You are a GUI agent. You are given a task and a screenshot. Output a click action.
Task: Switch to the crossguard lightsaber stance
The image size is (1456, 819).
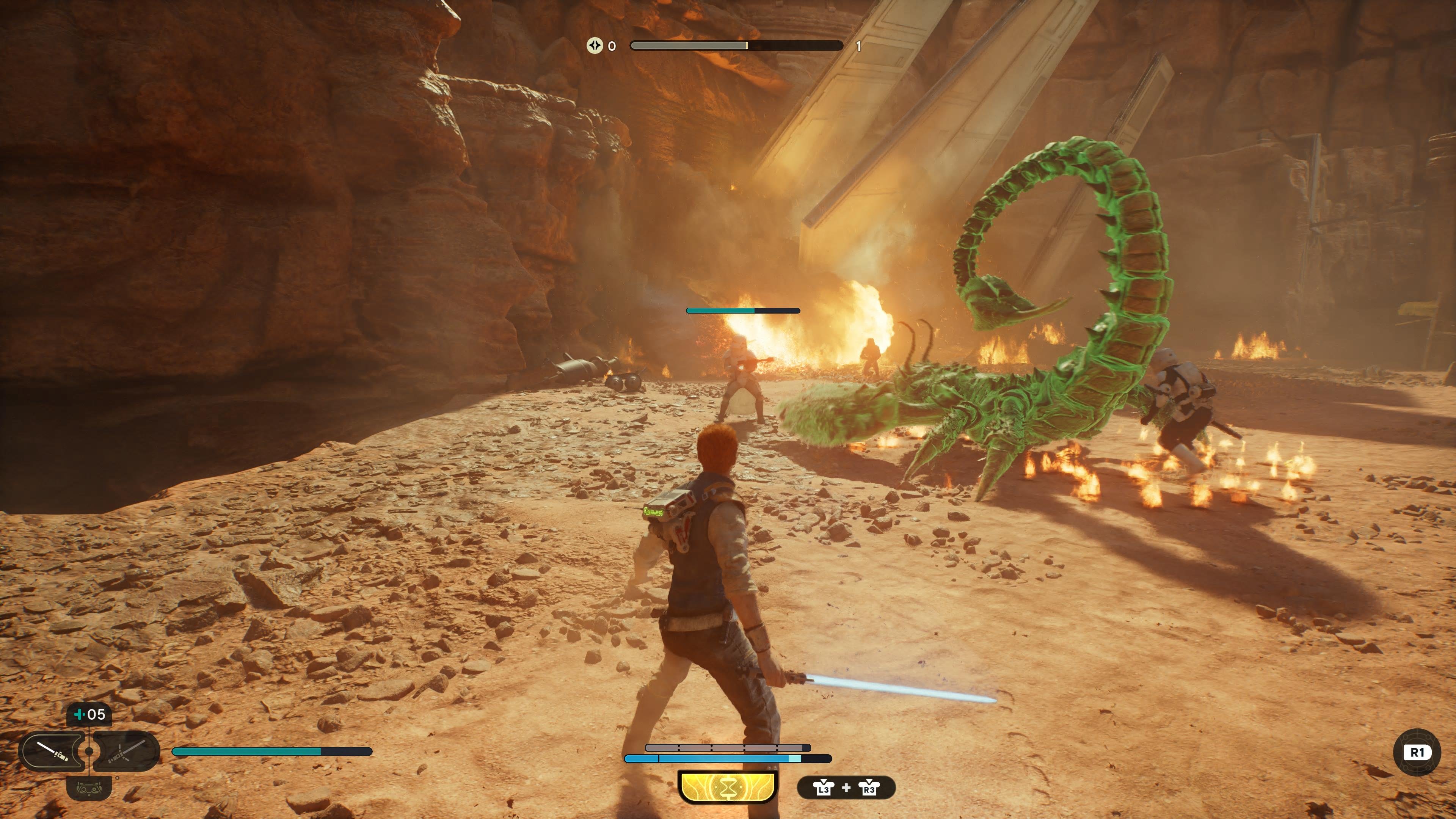coord(126,751)
